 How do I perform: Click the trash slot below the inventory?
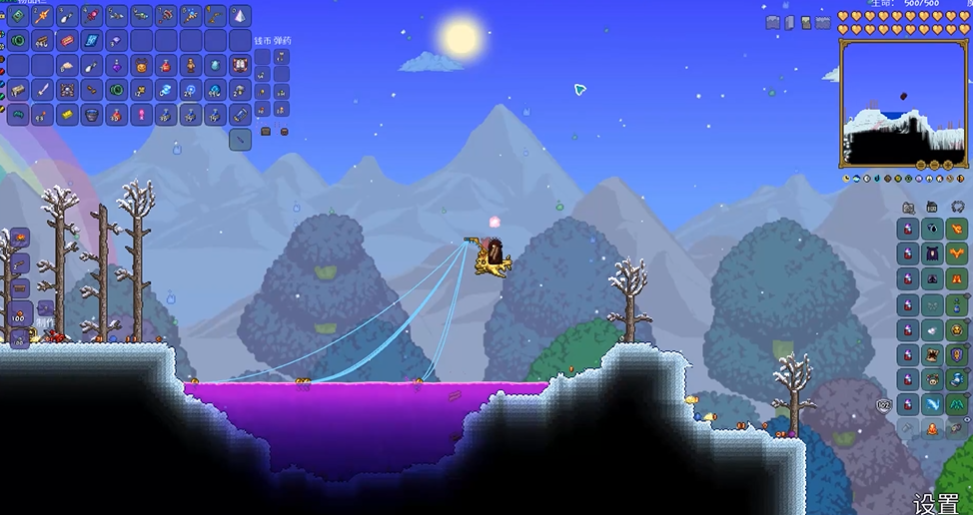pos(240,140)
